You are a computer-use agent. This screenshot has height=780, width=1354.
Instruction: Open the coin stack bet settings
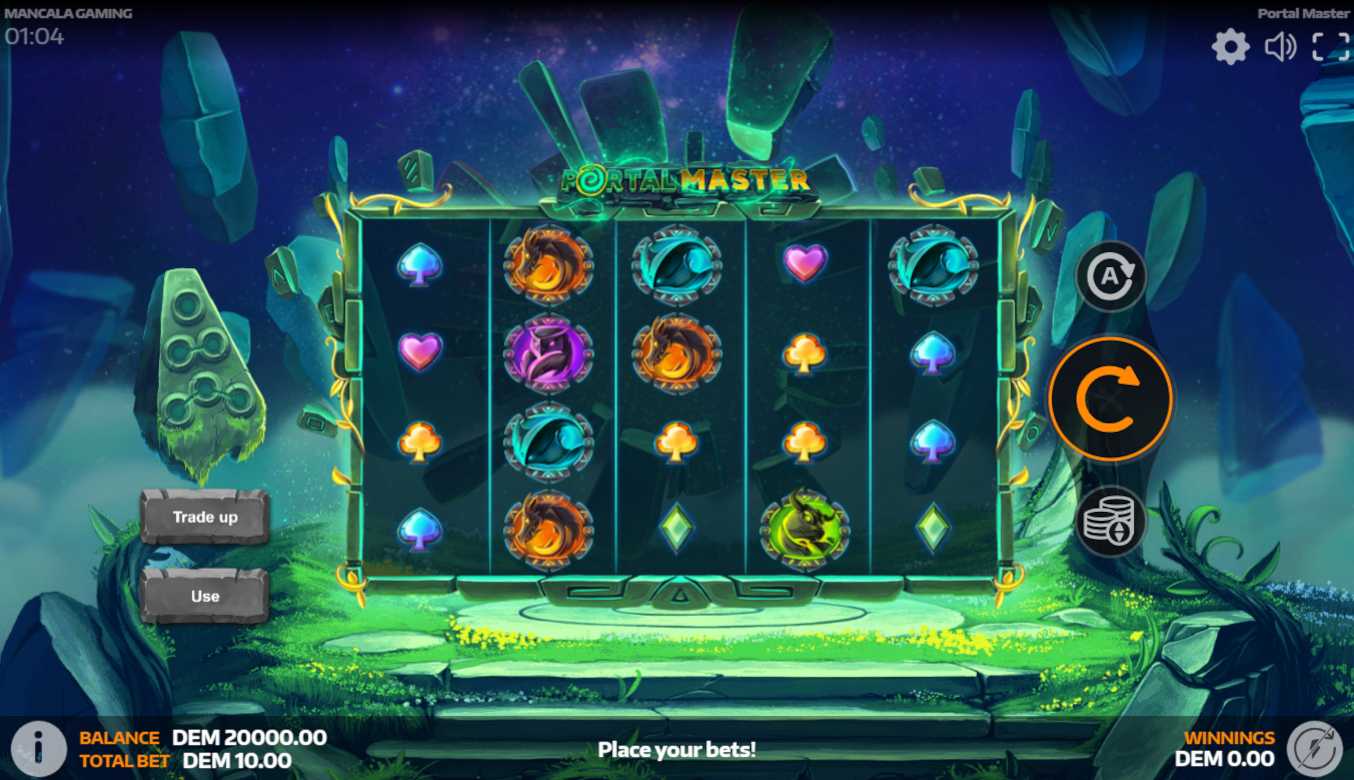pyautogui.click(x=1110, y=521)
